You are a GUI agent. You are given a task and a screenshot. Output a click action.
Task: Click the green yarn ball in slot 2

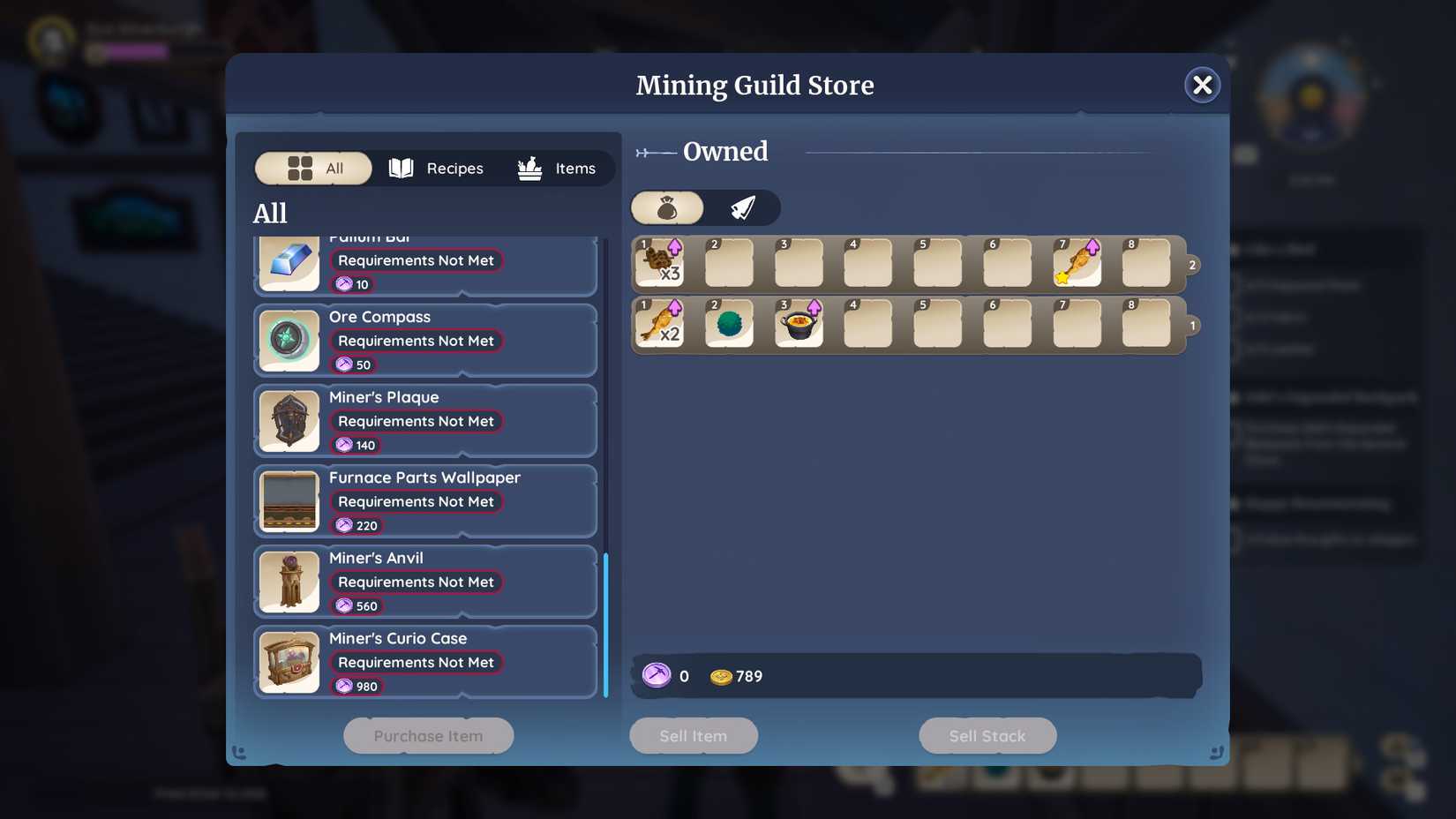(729, 325)
